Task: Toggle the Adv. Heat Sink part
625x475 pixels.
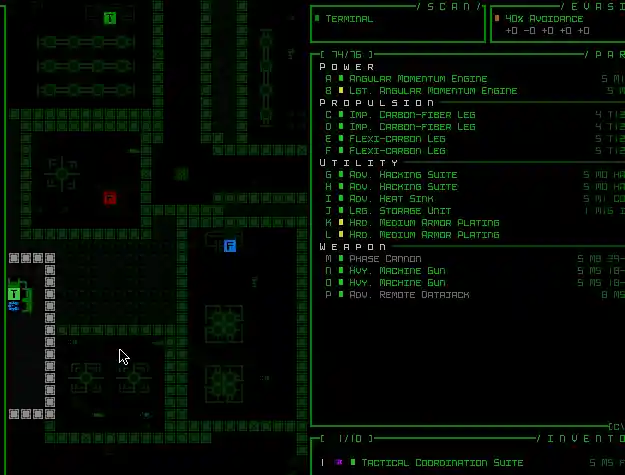Action: point(394,199)
